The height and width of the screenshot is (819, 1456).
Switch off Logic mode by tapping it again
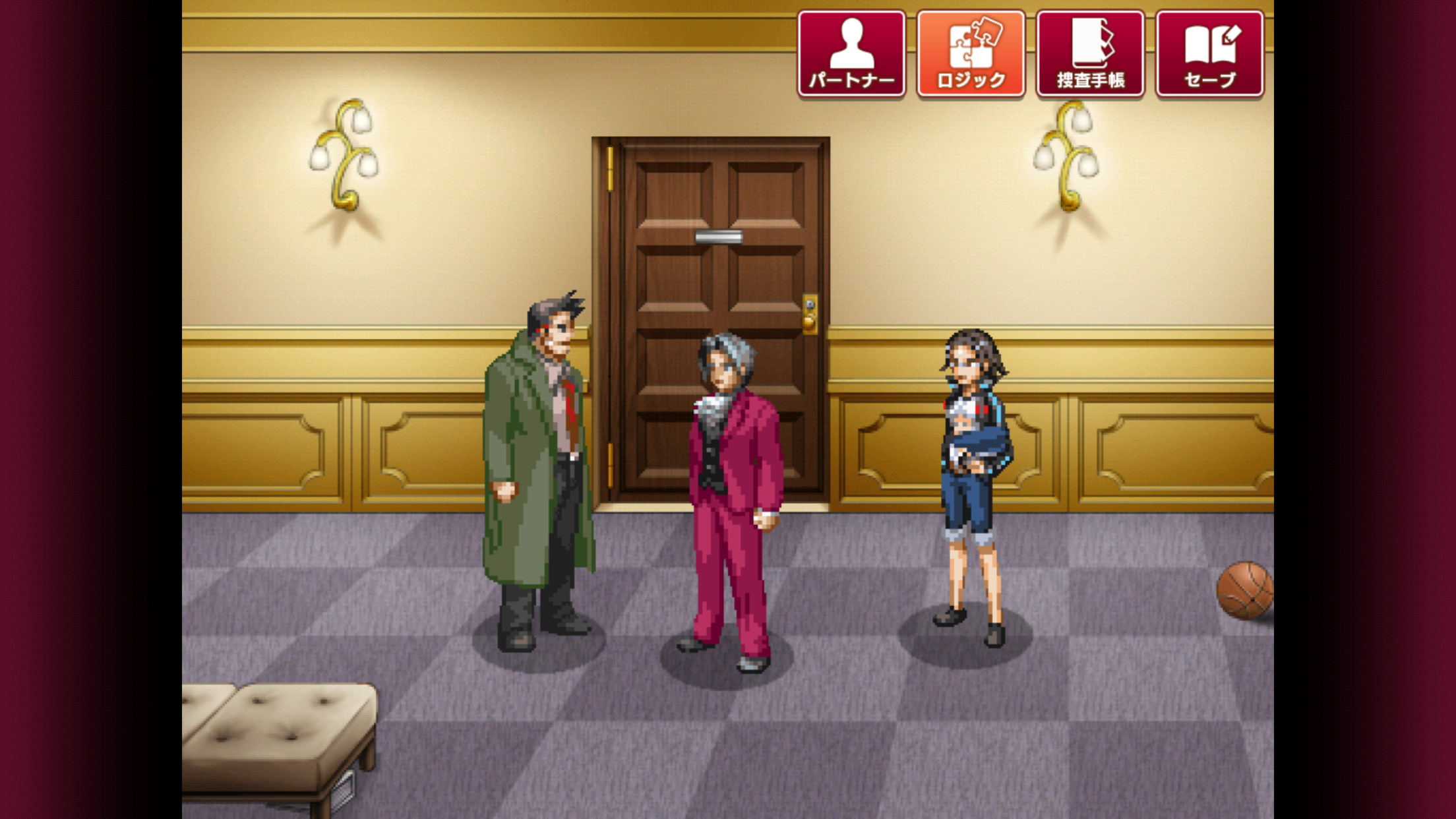[970, 53]
